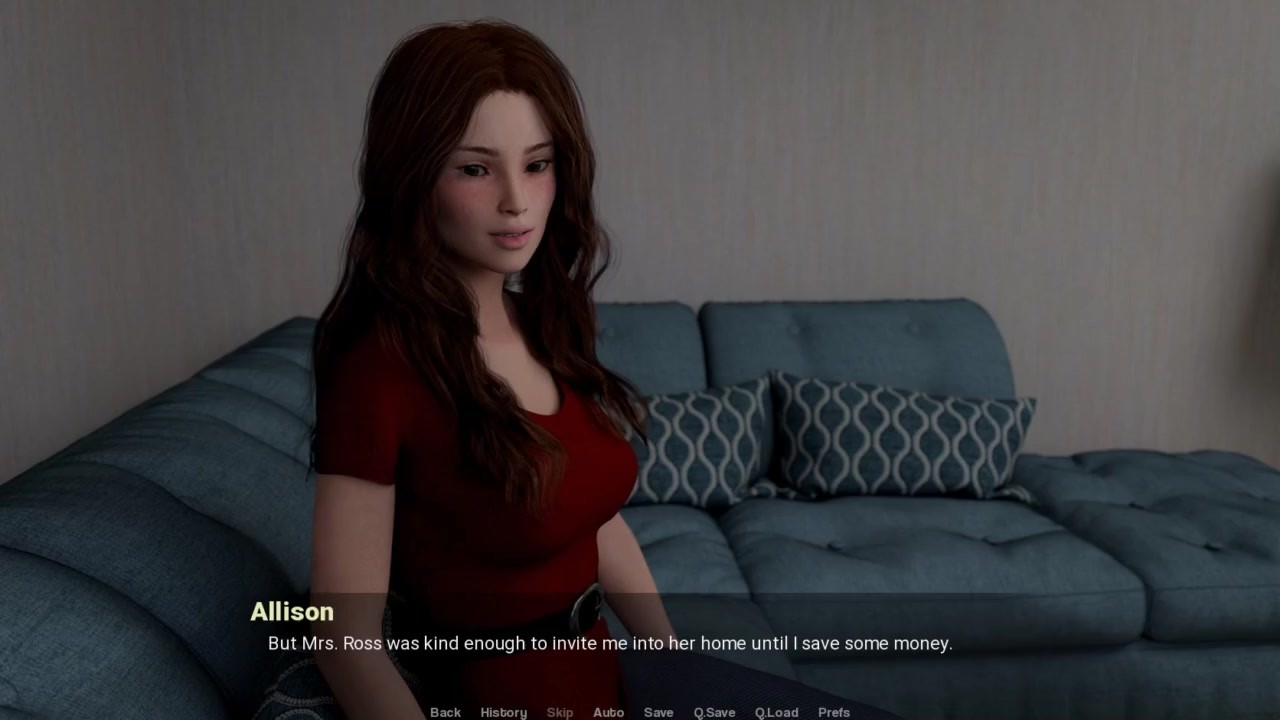Go Back to the previous dialogue line
This screenshot has width=1280, height=720.
click(445, 712)
